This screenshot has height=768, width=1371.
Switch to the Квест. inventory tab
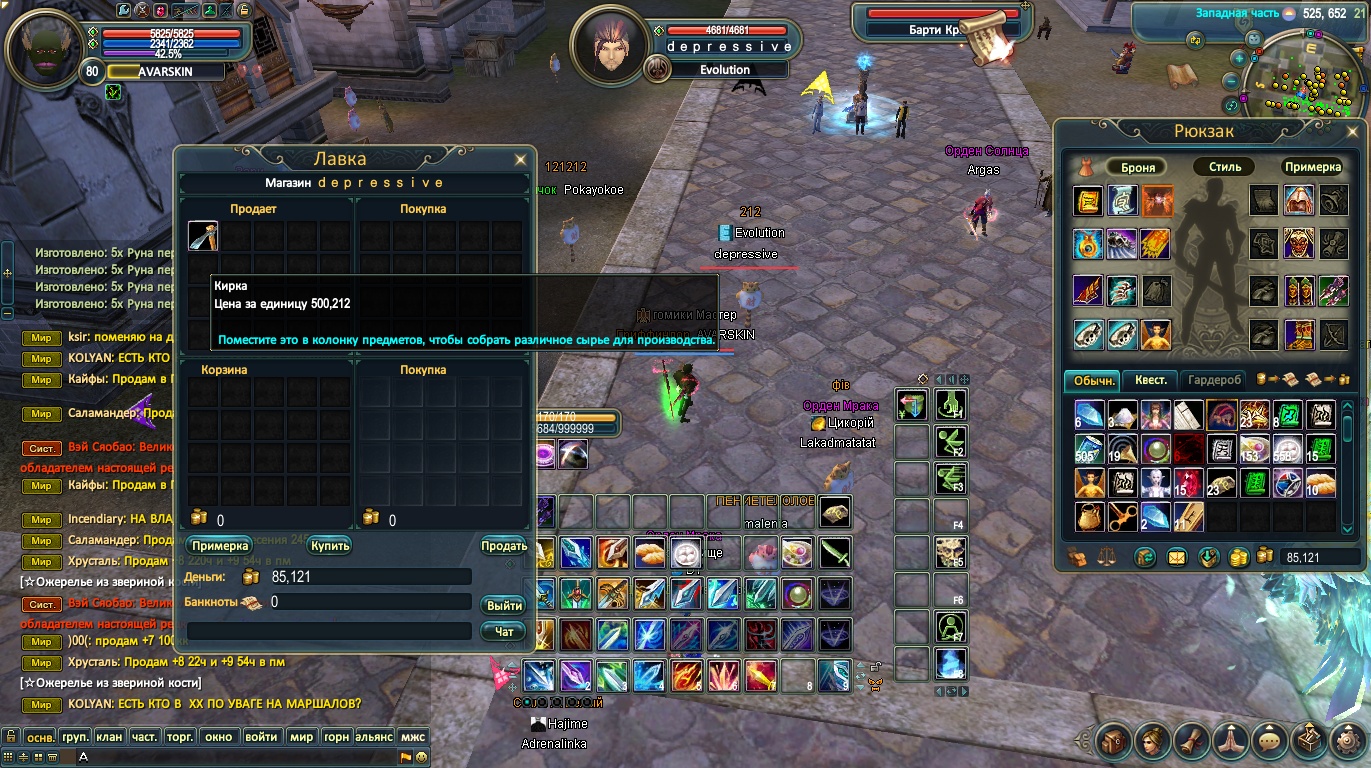coord(1150,380)
